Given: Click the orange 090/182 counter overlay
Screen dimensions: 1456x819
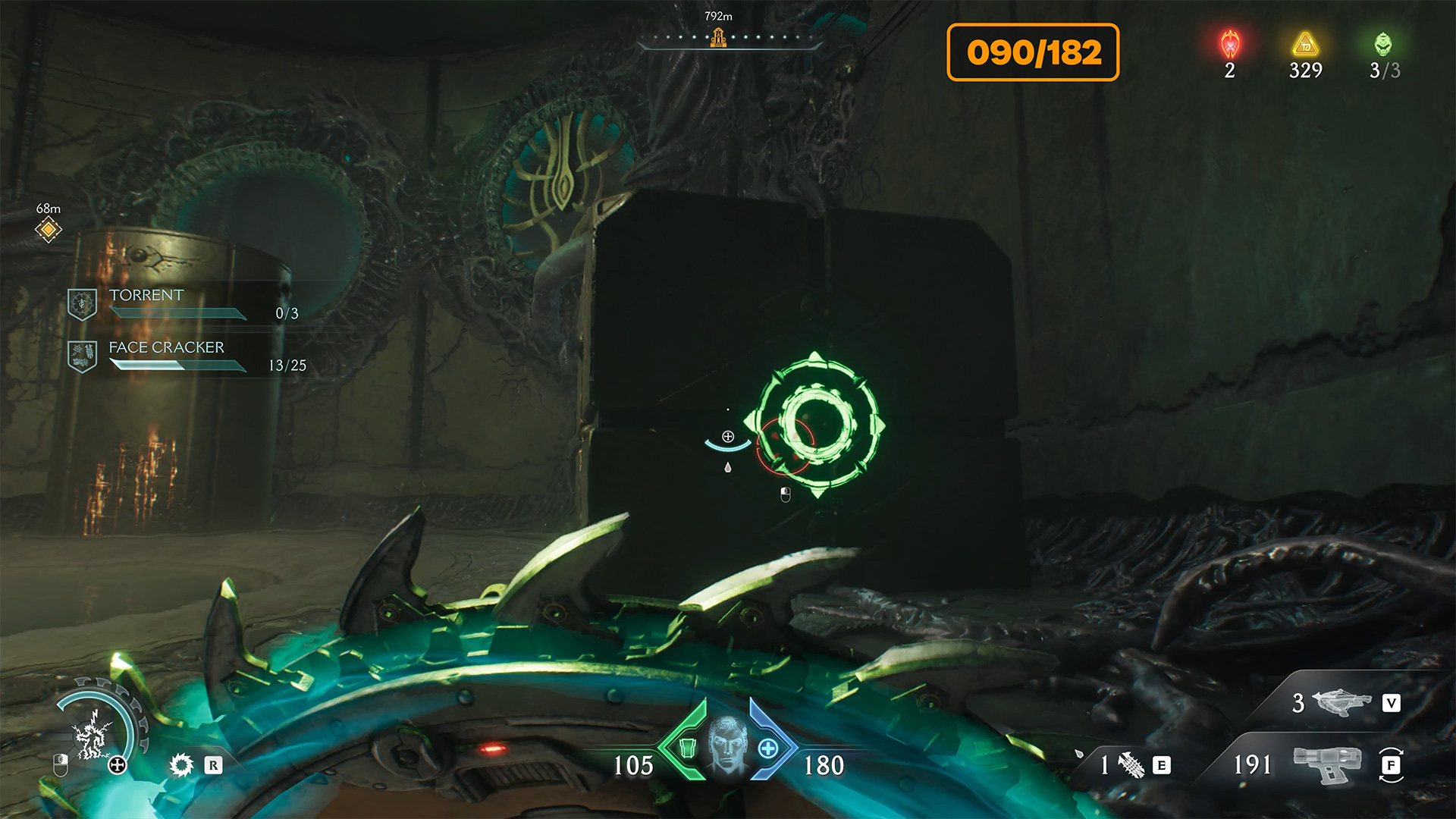Looking at the screenshot, I should 1033,52.
